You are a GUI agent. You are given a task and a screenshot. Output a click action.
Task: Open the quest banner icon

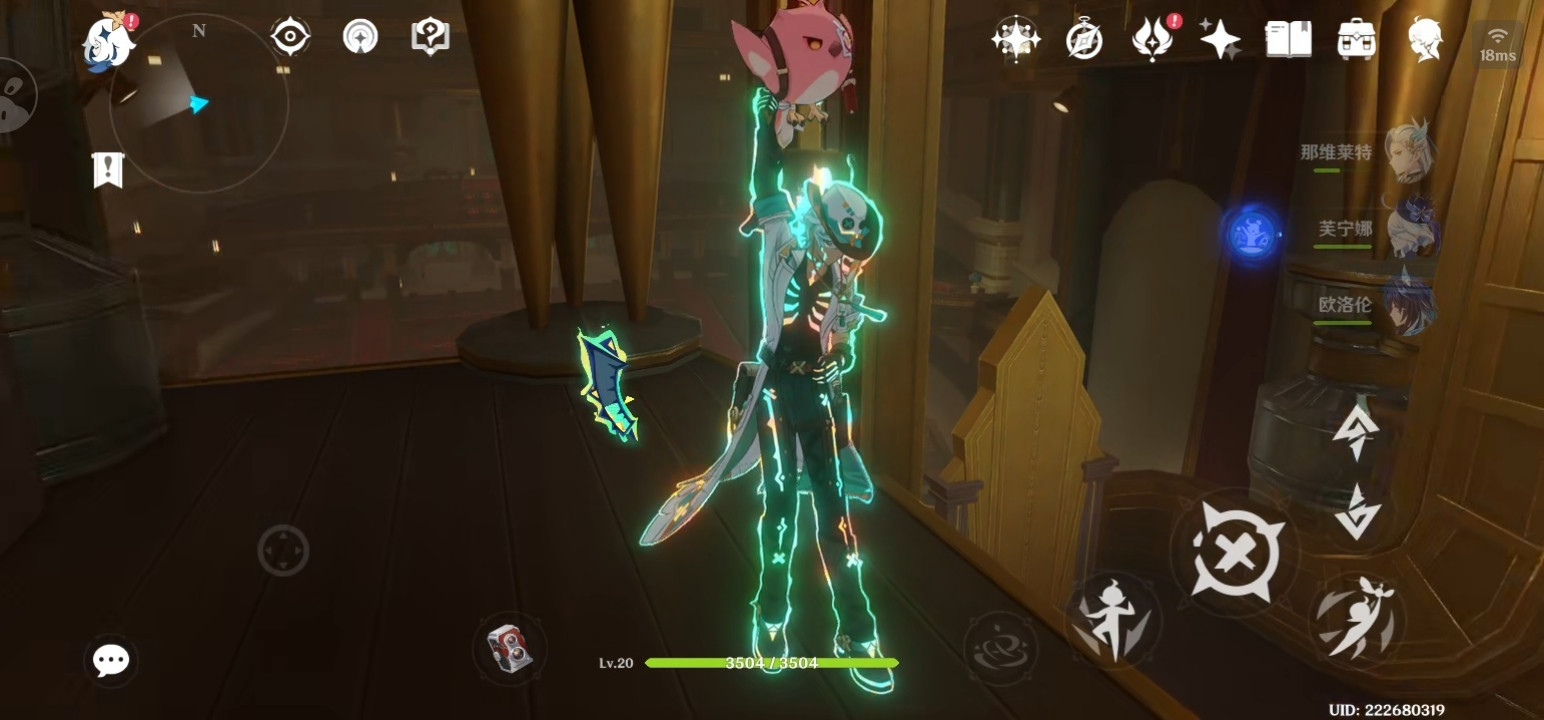[x=107, y=169]
